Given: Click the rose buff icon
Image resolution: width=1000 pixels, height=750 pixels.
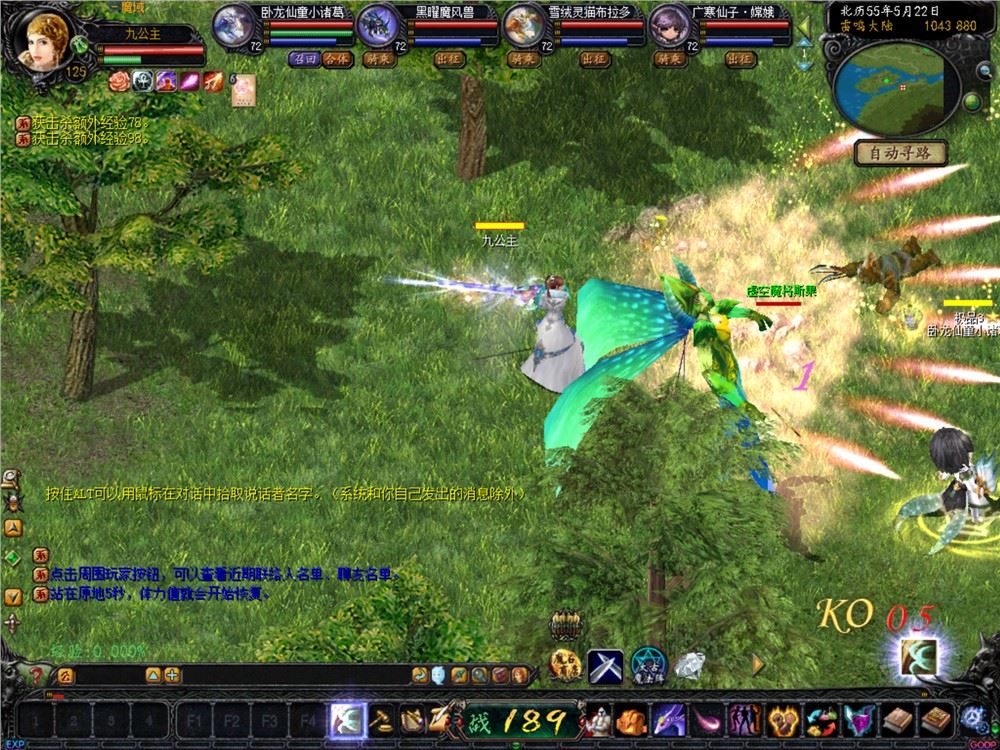Looking at the screenshot, I should [118, 81].
